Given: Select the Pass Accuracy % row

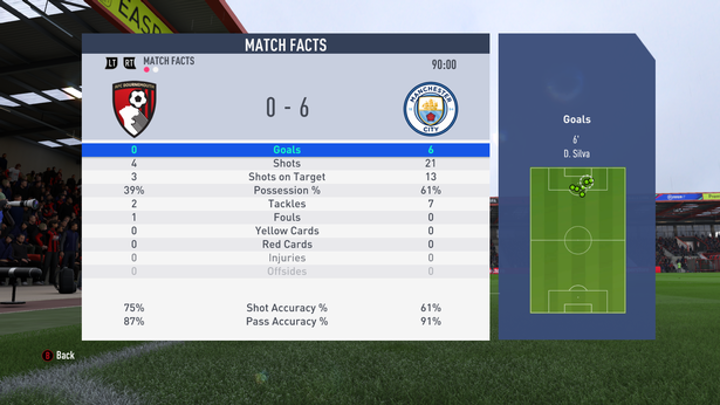Looking at the screenshot, I should tap(286, 321).
